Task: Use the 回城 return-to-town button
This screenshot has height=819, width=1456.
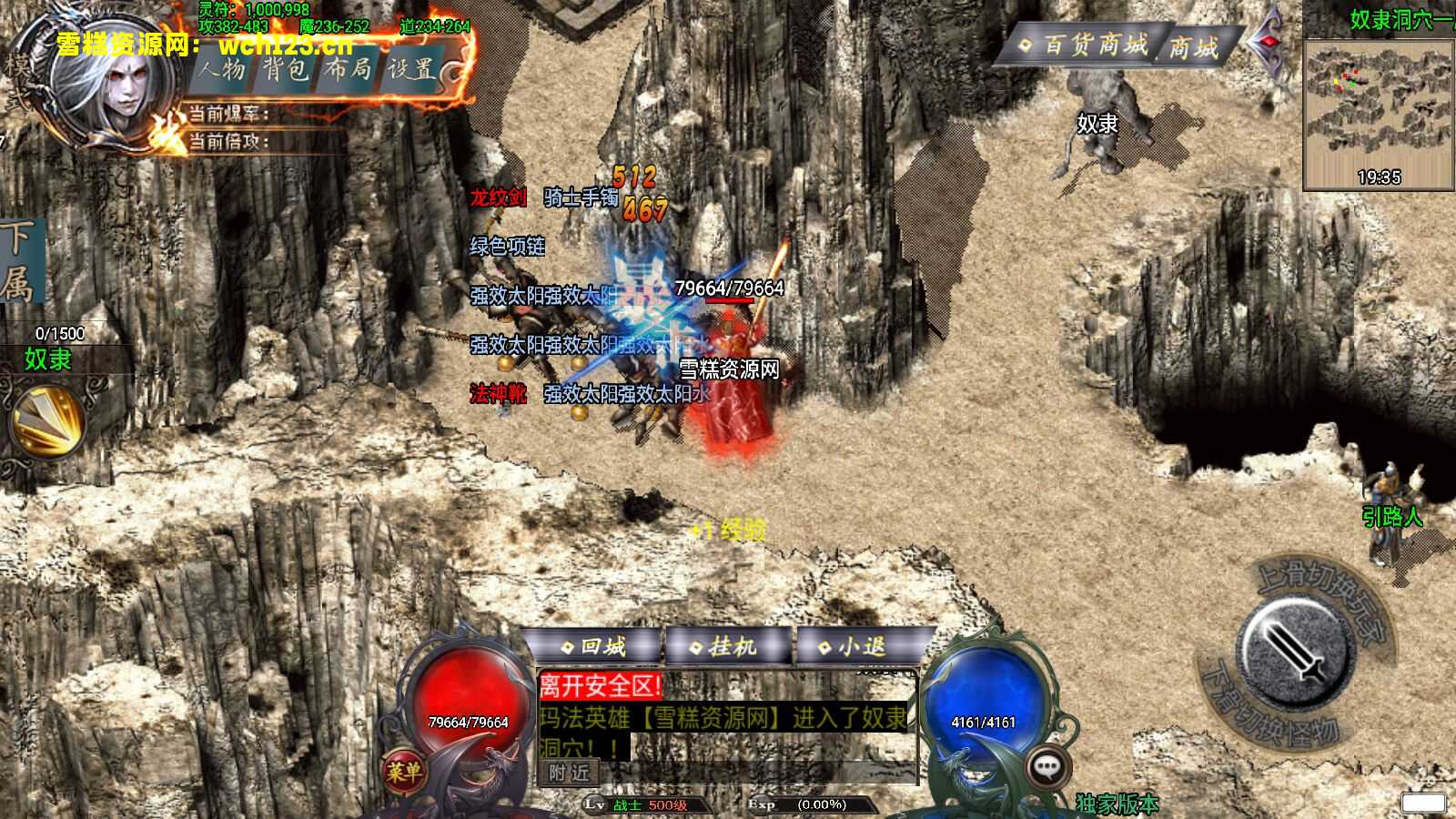Action: [x=594, y=647]
